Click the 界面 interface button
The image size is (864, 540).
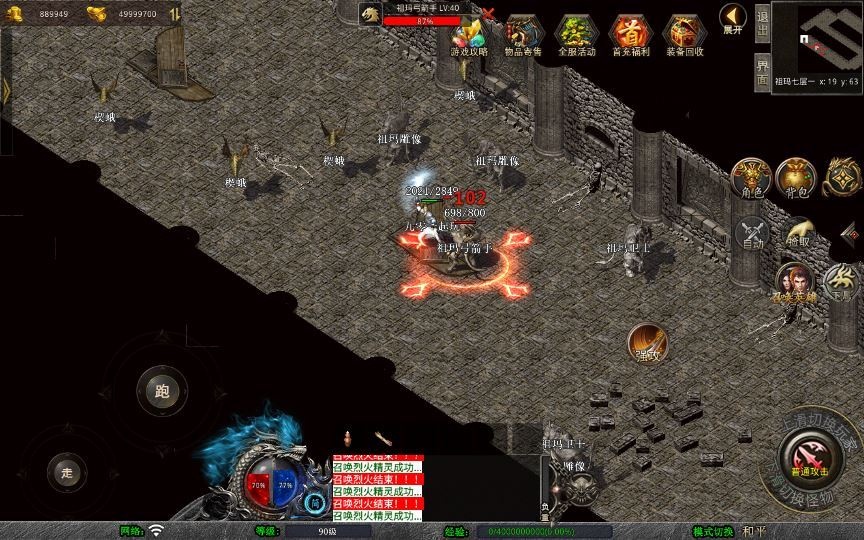[x=762, y=70]
